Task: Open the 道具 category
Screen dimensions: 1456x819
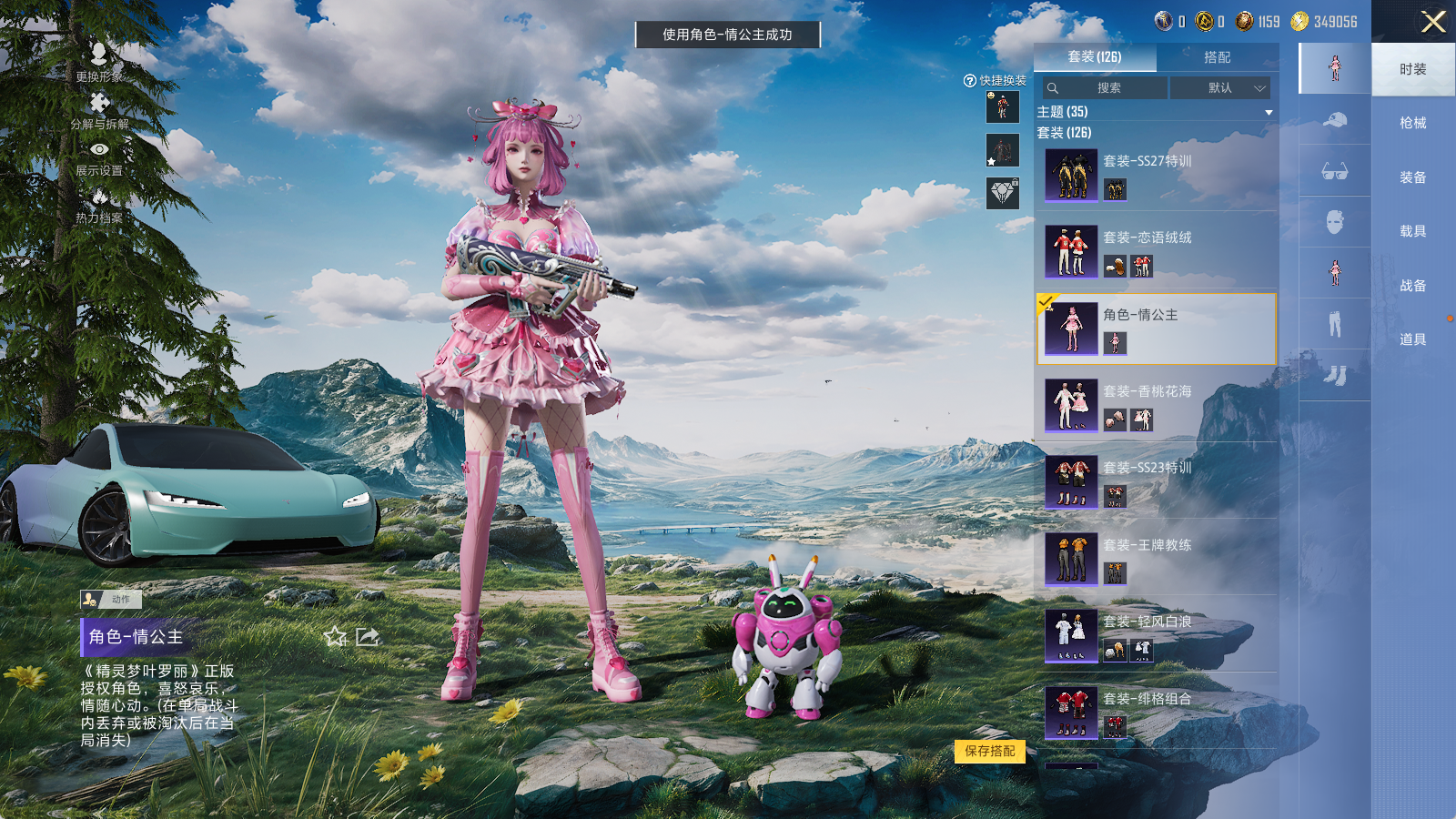Action: (1412, 339)
